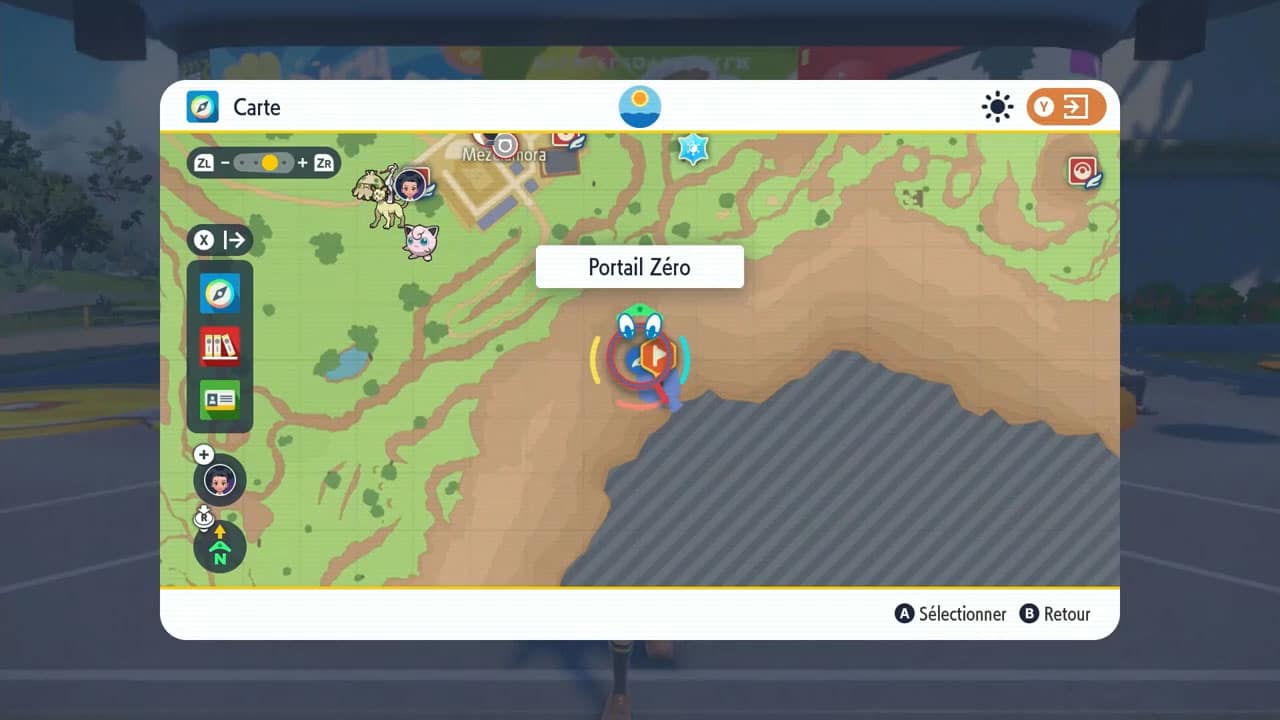Click the daytime sunrise indicator icon

point(640,106)
